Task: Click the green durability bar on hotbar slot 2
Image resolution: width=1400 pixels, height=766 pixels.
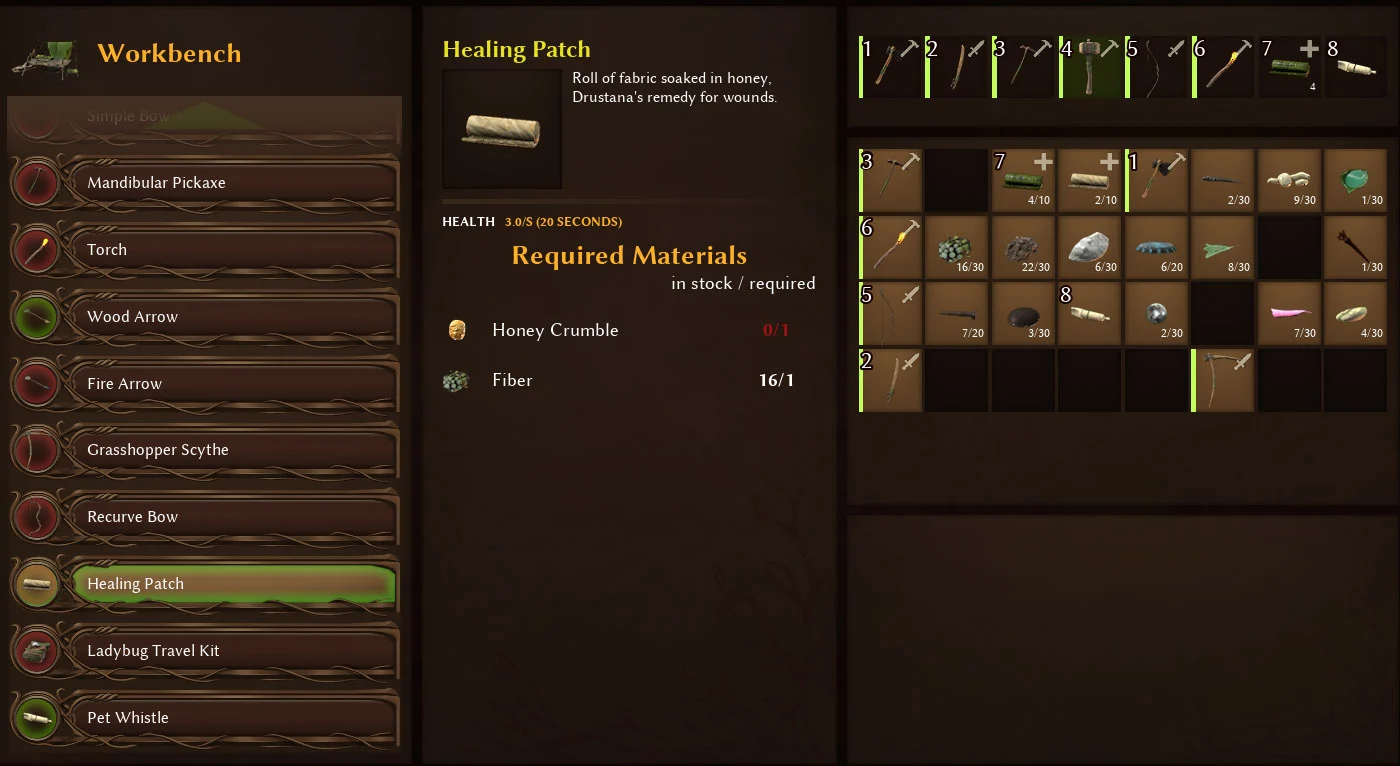Action: [x=928, y=66]
